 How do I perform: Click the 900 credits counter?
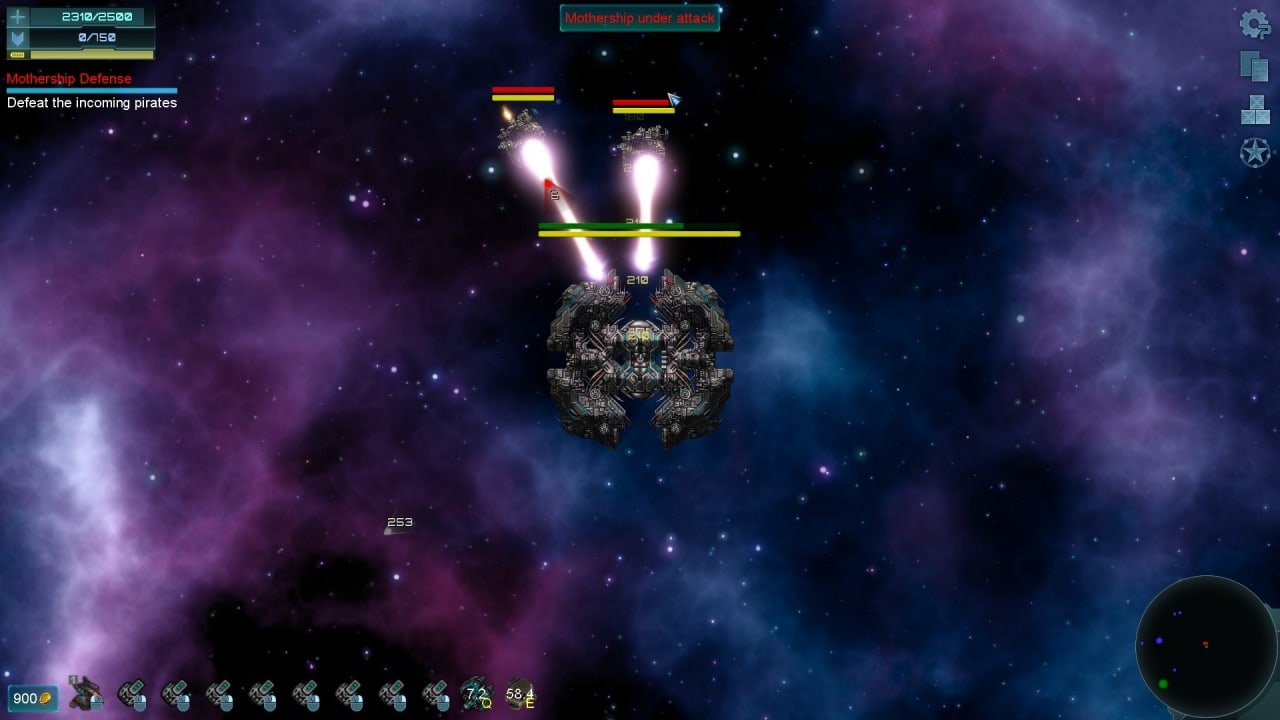coord(32,698)
